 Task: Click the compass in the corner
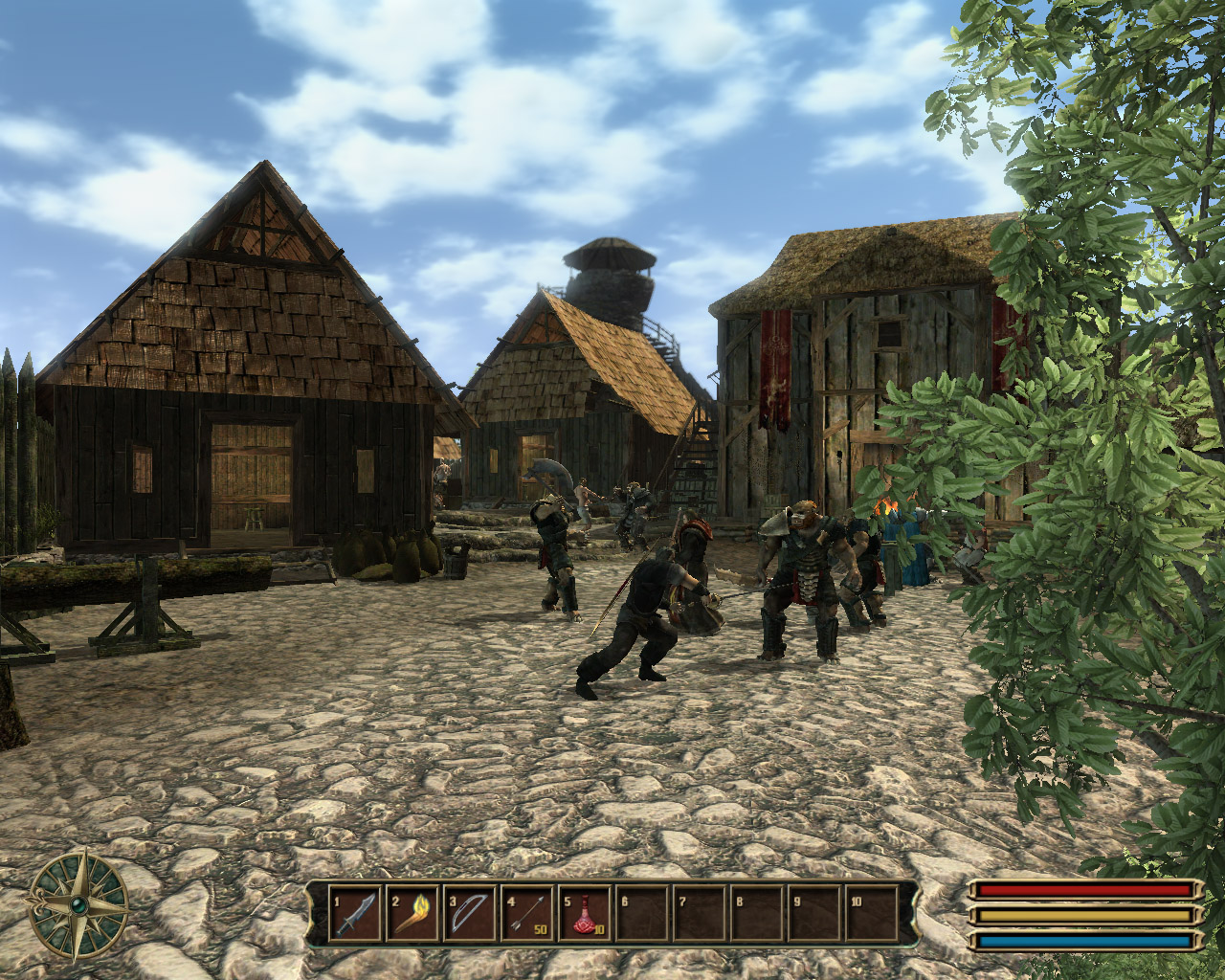(78, 904)
